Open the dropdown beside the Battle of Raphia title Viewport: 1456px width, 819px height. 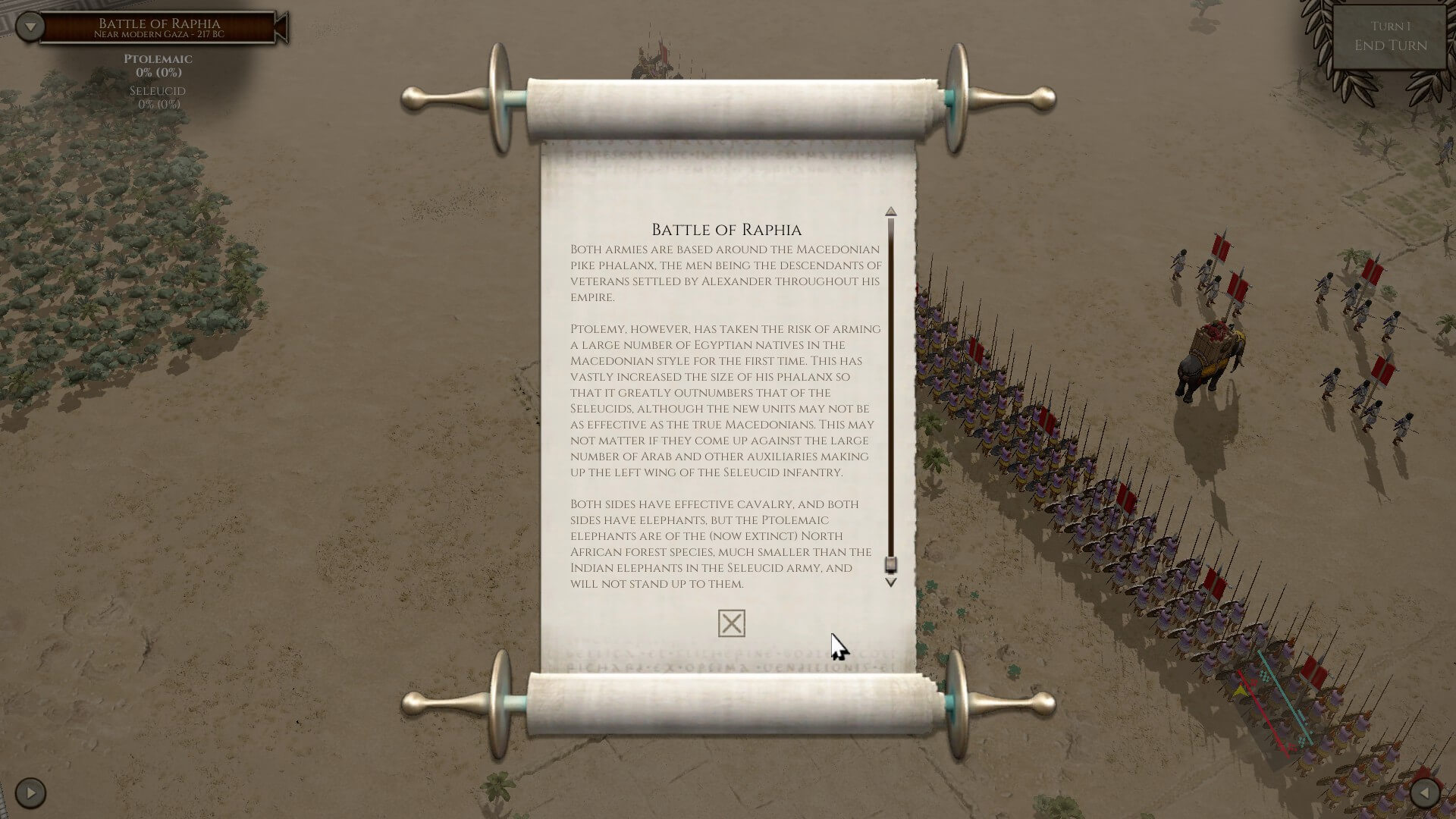point(30,27)
